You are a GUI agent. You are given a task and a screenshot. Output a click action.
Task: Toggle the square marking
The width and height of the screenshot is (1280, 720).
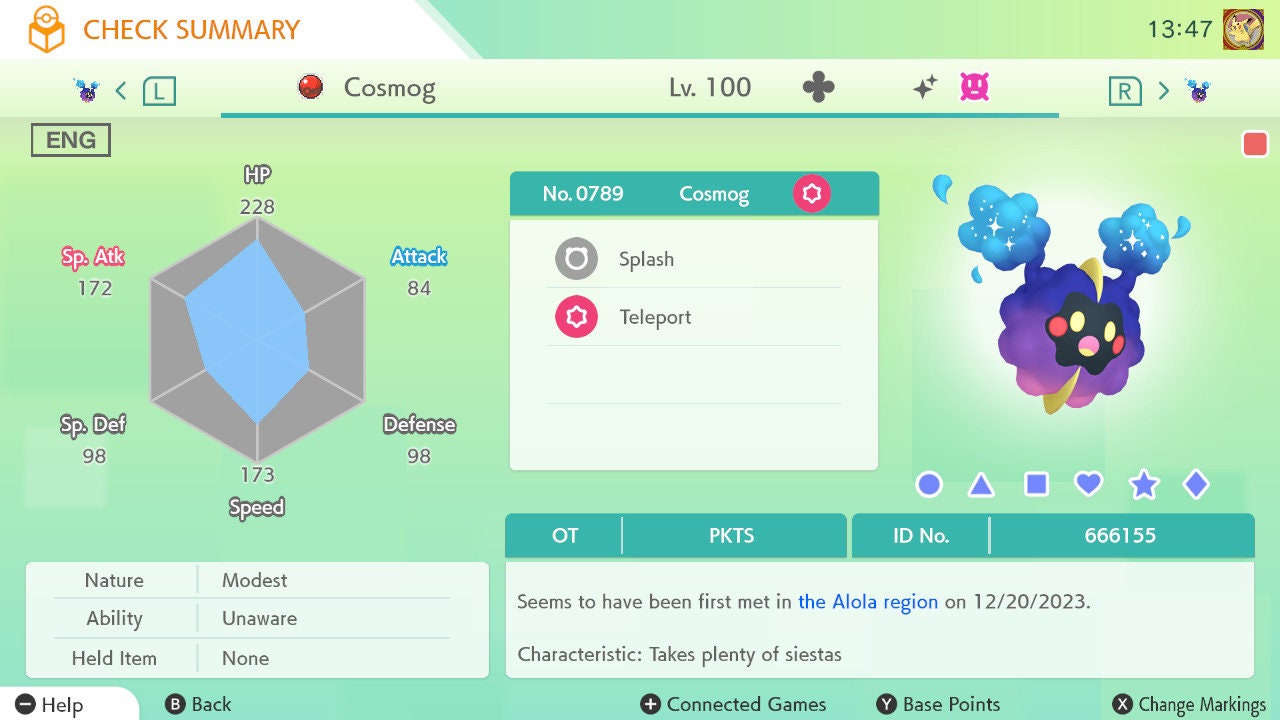point(1036,485)
